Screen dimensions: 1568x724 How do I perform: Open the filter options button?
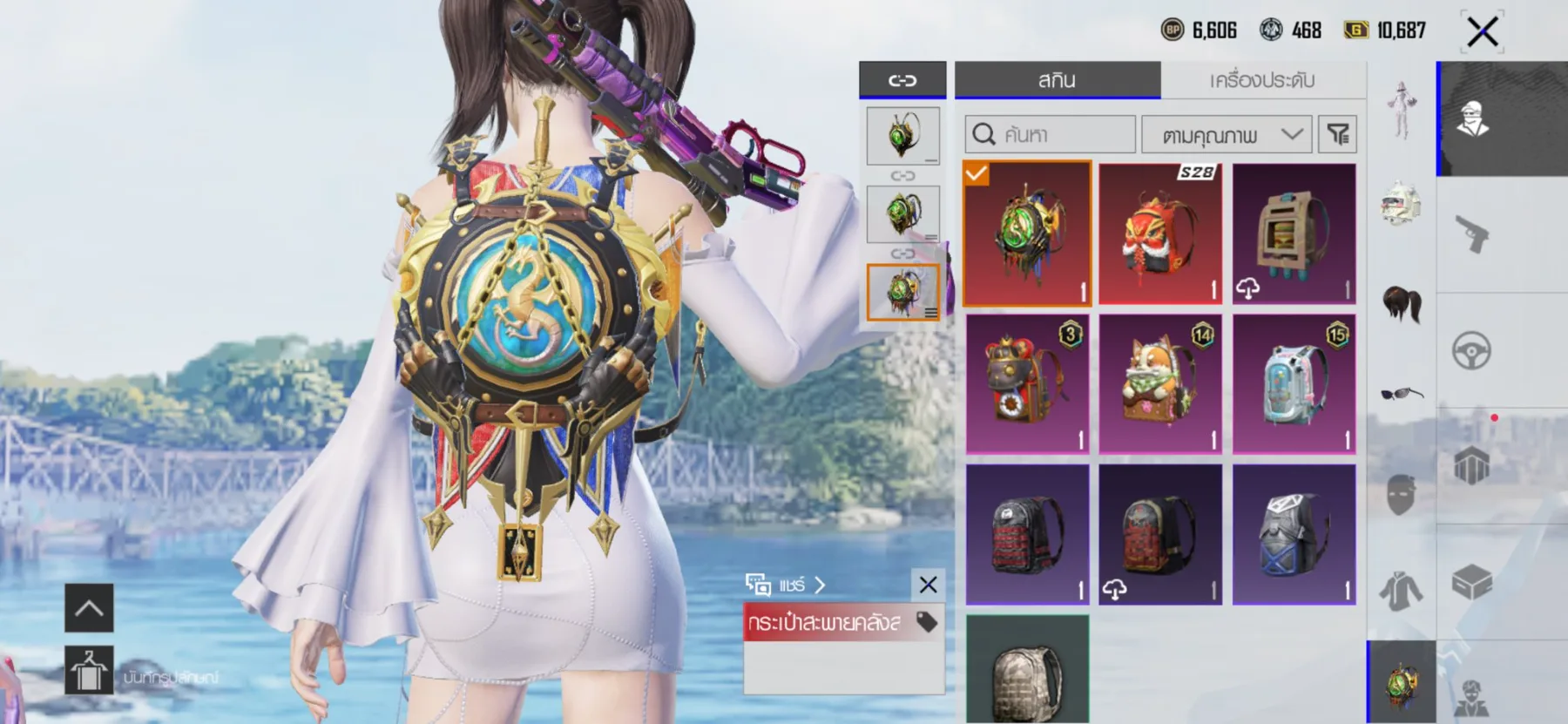pos(1337,134)
